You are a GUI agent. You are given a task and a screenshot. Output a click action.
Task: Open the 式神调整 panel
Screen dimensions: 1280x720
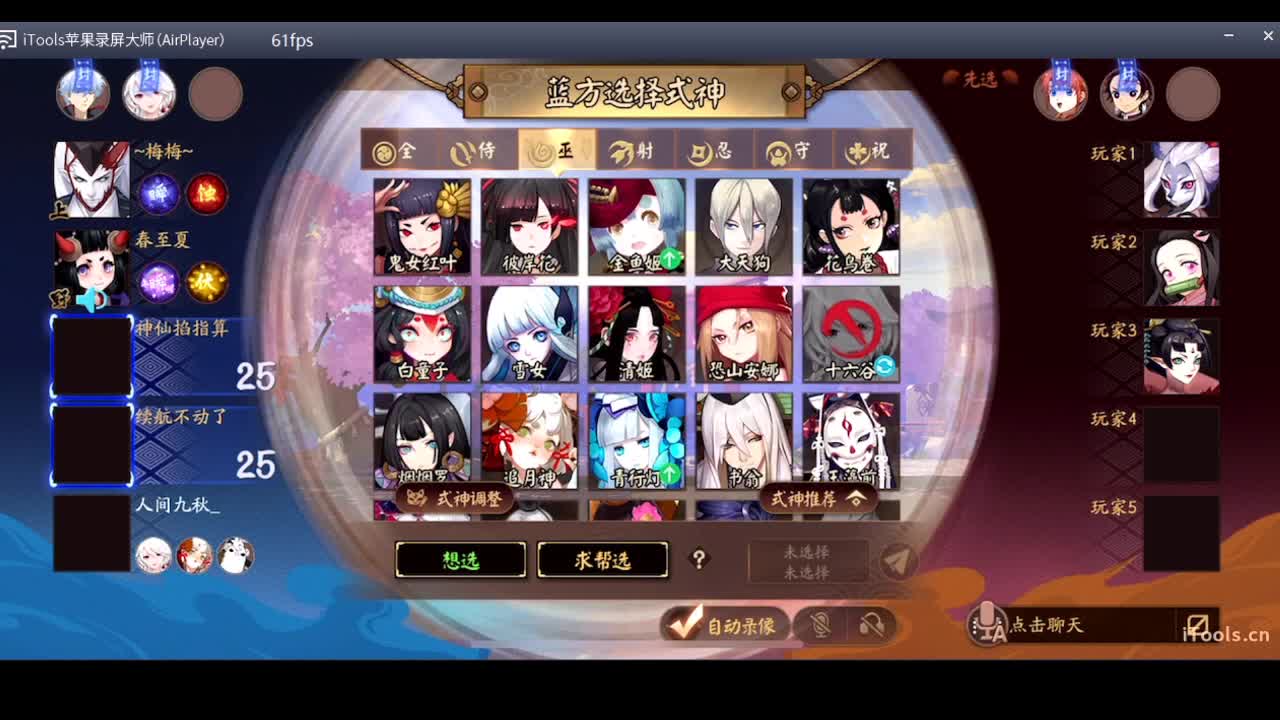click(x=455, y=498)
